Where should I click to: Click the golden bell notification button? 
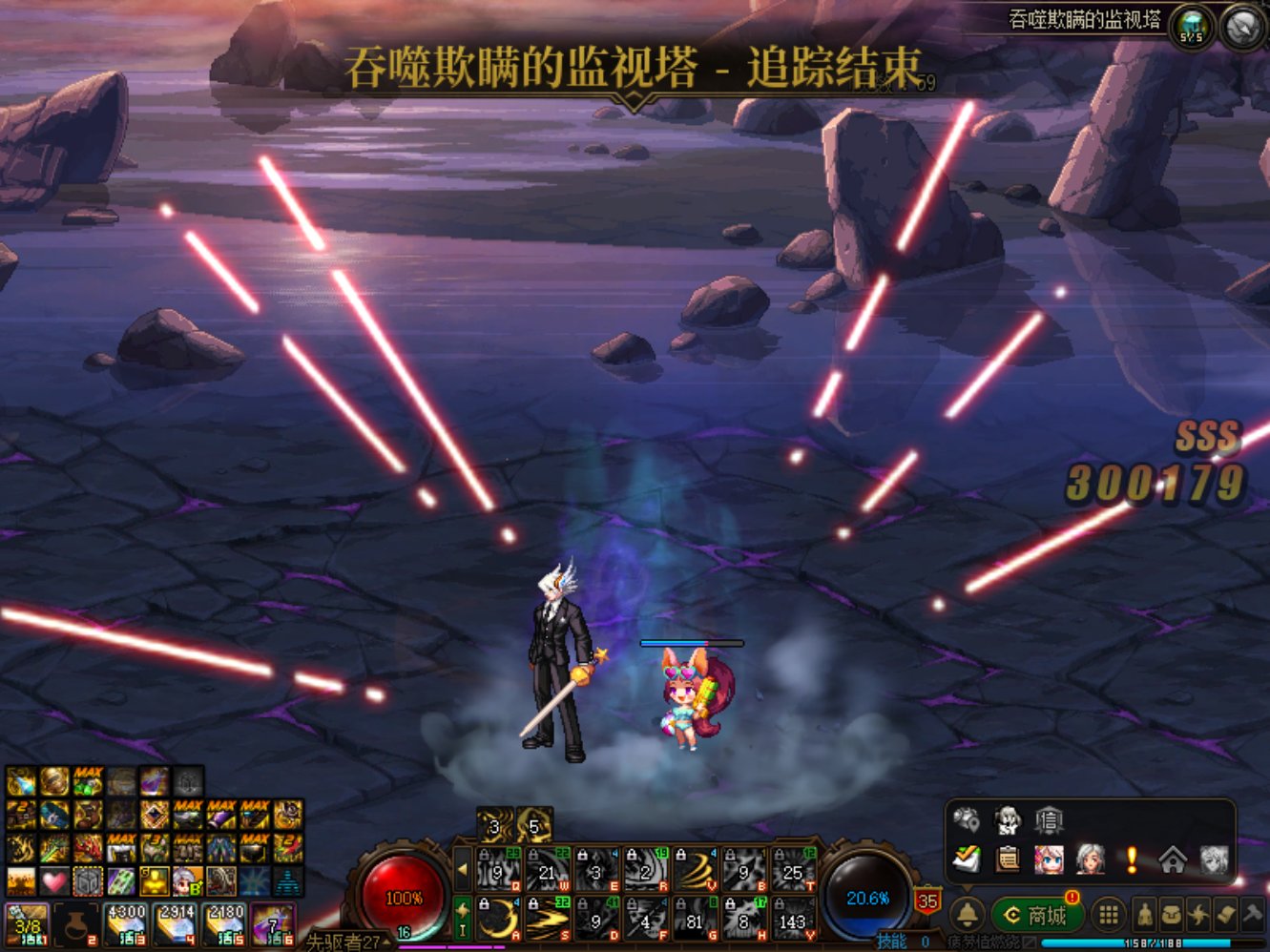click(x=968, y=916)
